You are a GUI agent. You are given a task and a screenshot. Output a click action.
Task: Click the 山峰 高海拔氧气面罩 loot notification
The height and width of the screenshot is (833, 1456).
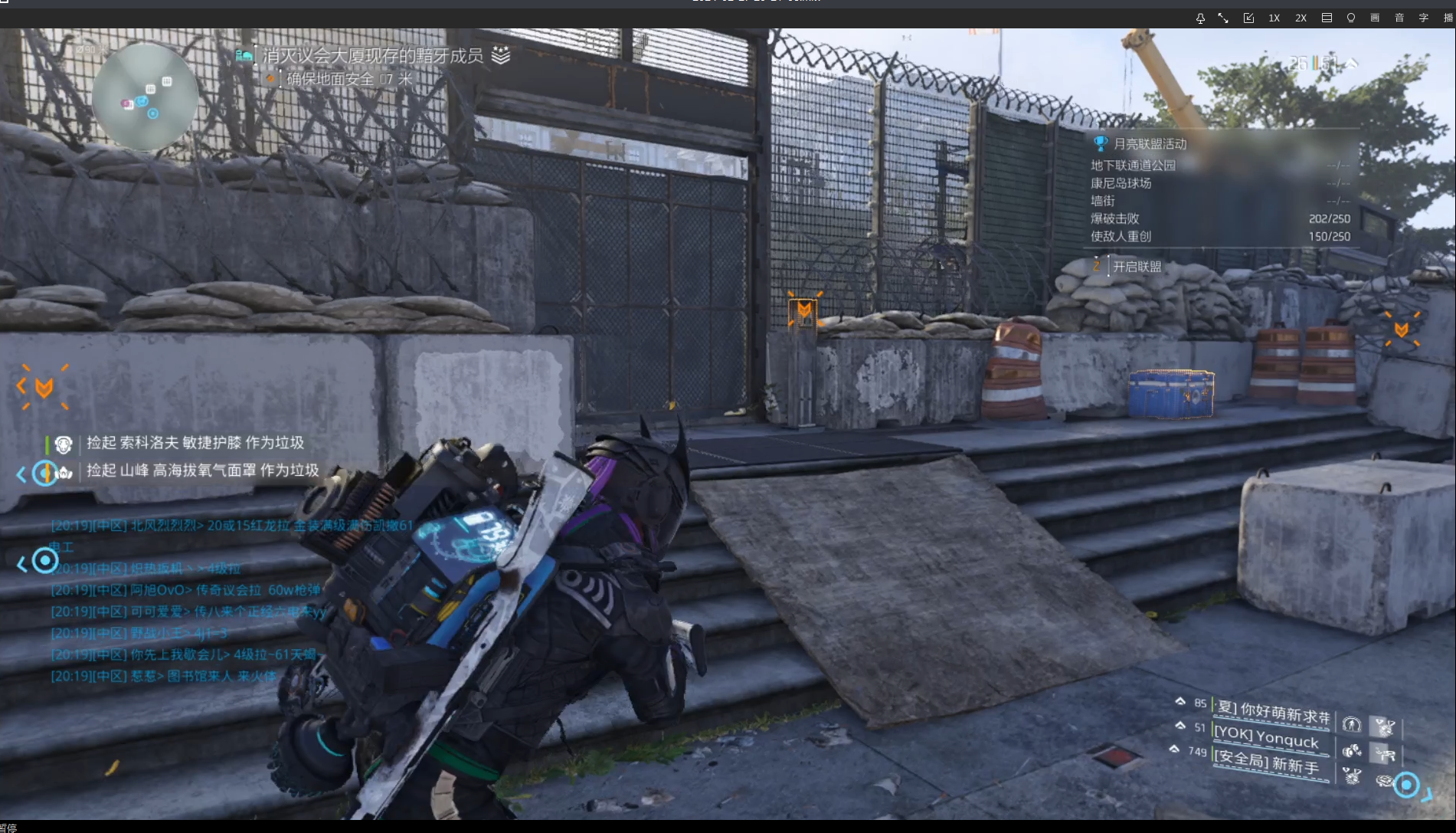click(202, 471)
